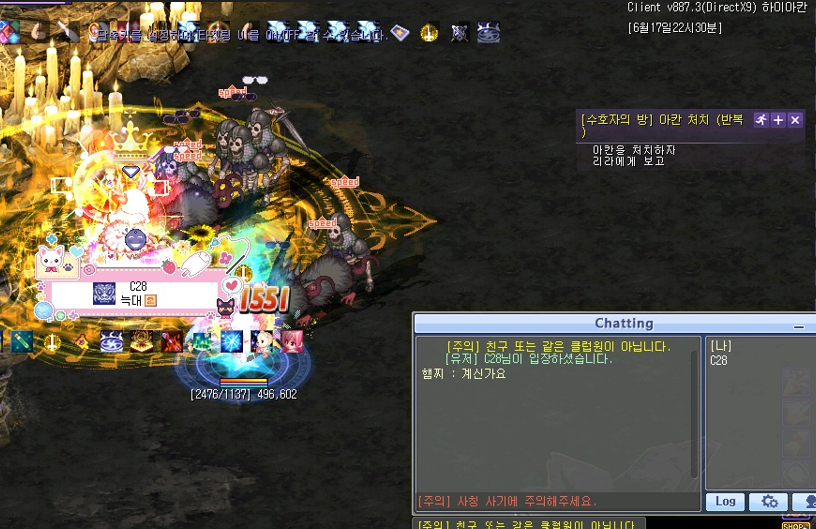Click the purple card buff icon

(x=400, y=33)
